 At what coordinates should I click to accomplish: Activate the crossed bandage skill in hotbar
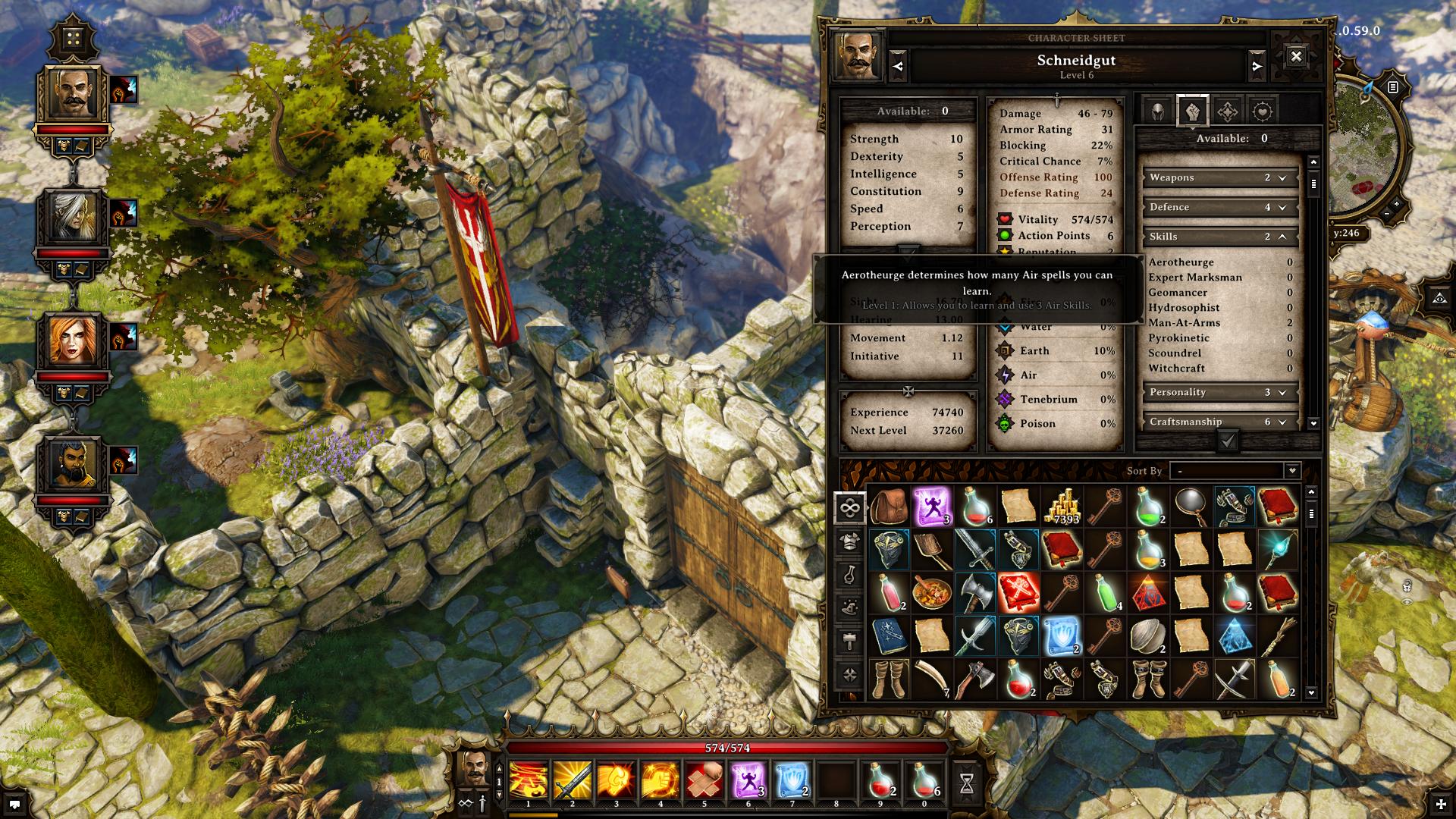(704, 780)
